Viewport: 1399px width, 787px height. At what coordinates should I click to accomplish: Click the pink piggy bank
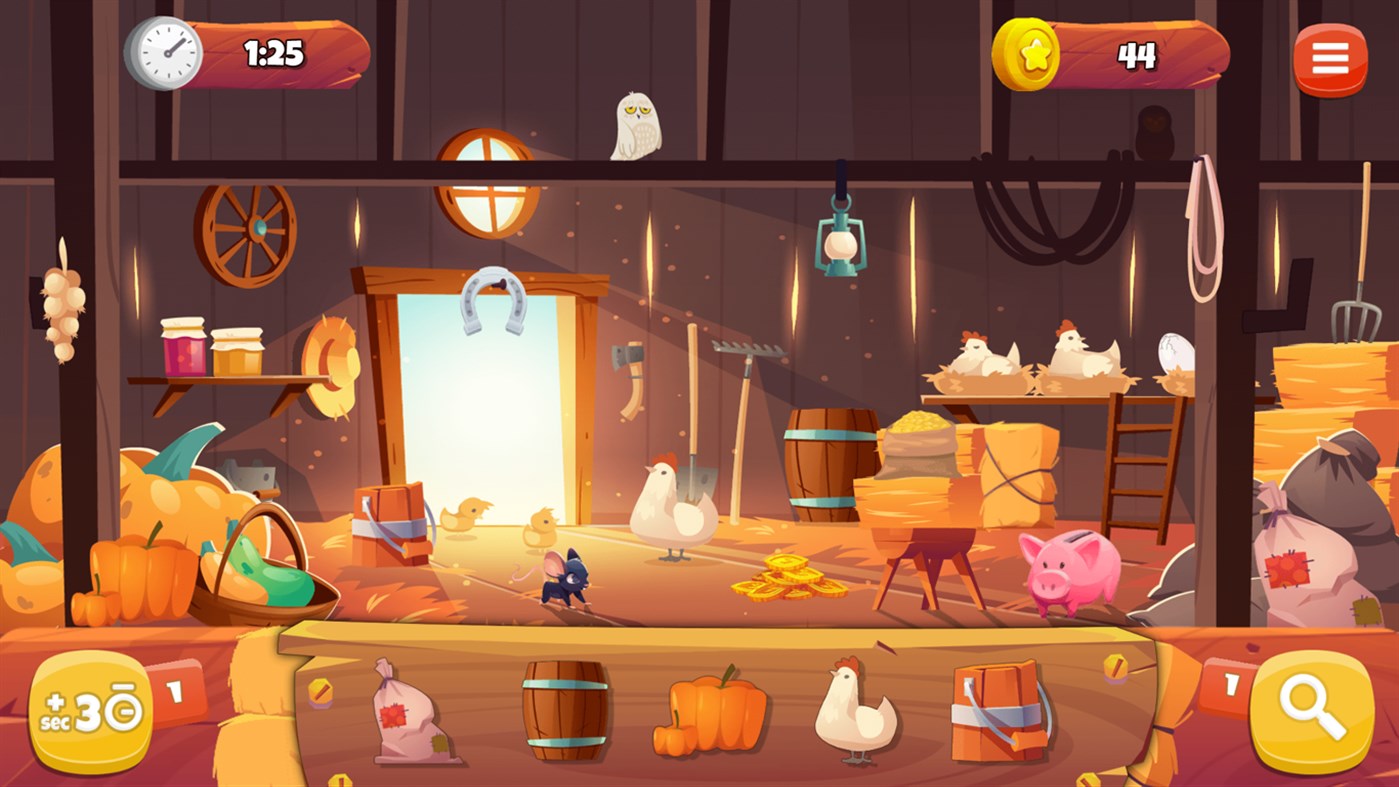point(1069,572)
